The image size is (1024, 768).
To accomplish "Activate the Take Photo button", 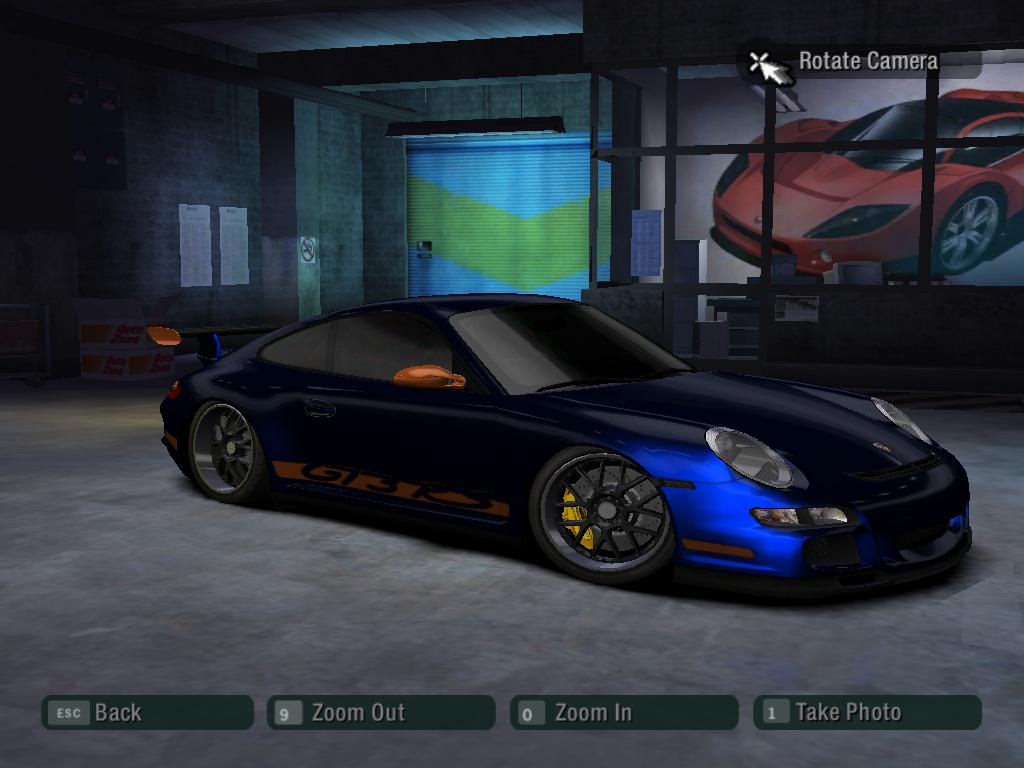I will point(867,713).
